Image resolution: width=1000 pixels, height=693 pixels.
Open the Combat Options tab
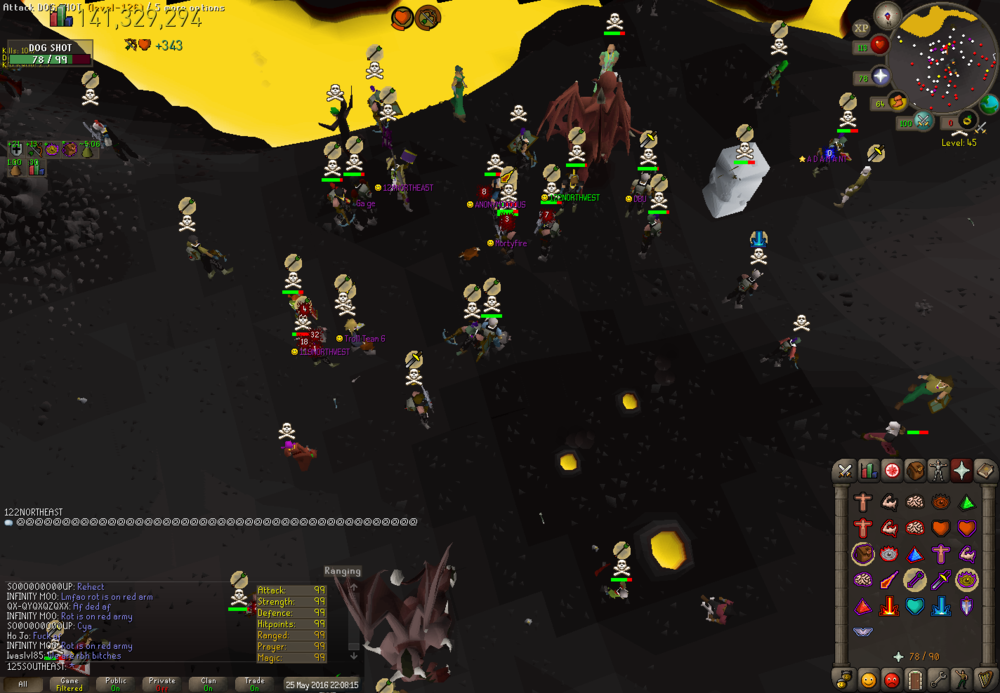[x=845, y=470]
